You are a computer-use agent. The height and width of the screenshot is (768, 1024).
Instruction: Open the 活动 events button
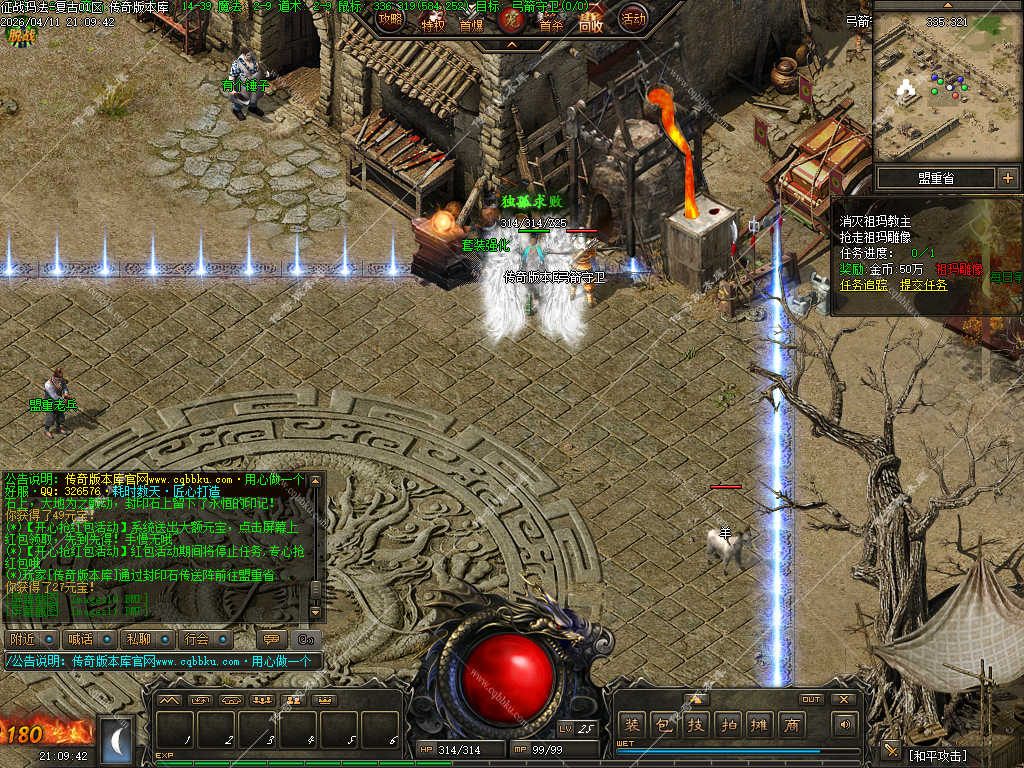click(x=633, y=18)
